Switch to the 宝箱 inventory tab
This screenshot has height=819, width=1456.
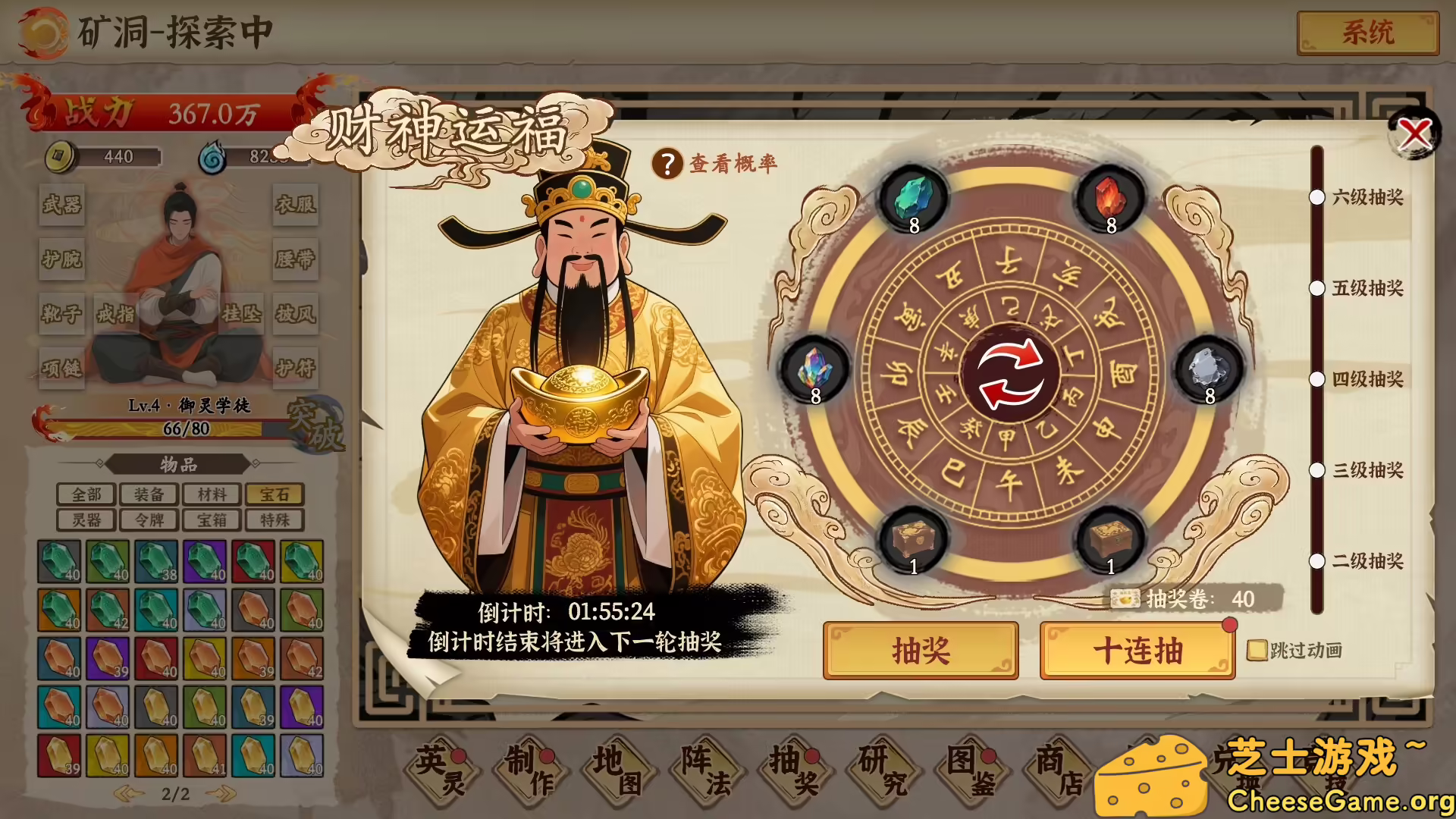pos(211,519)
